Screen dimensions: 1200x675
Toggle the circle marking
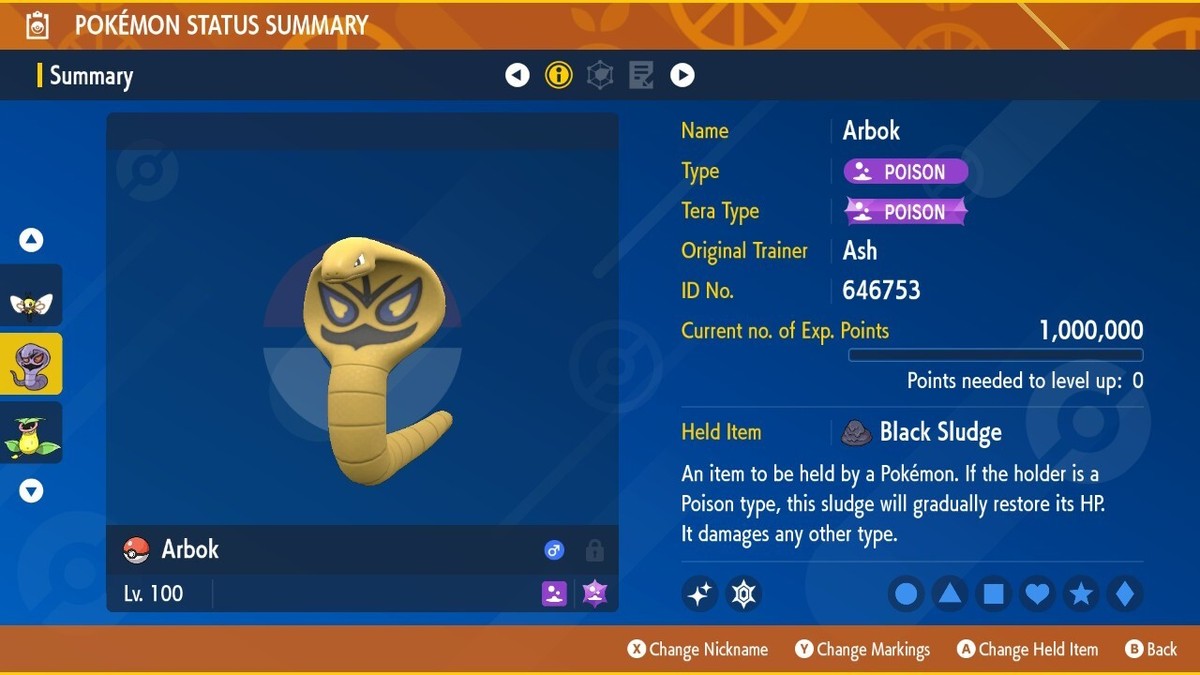click(x=906, y=594)
